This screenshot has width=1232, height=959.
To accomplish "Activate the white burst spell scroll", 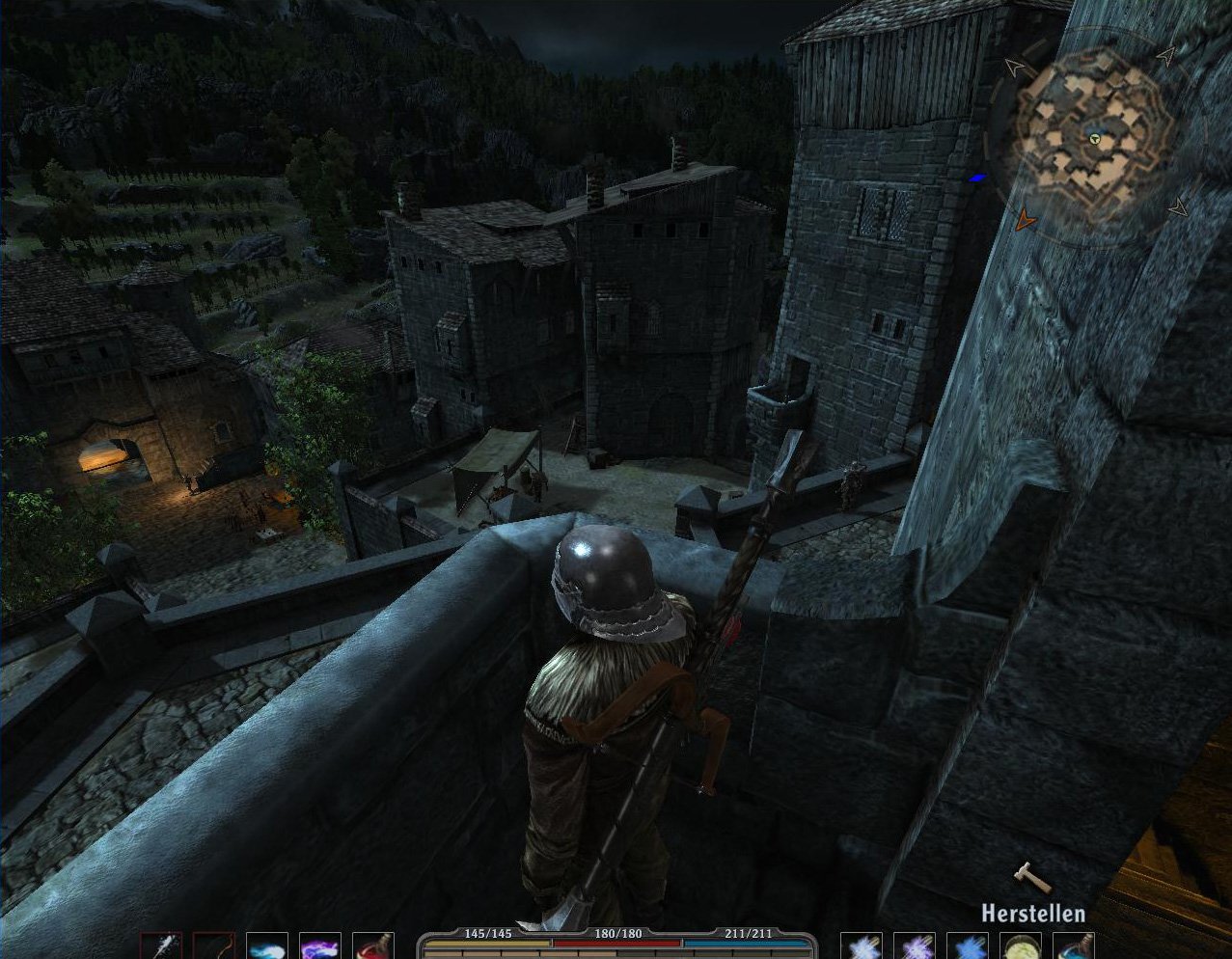I will tap(861, 946).
